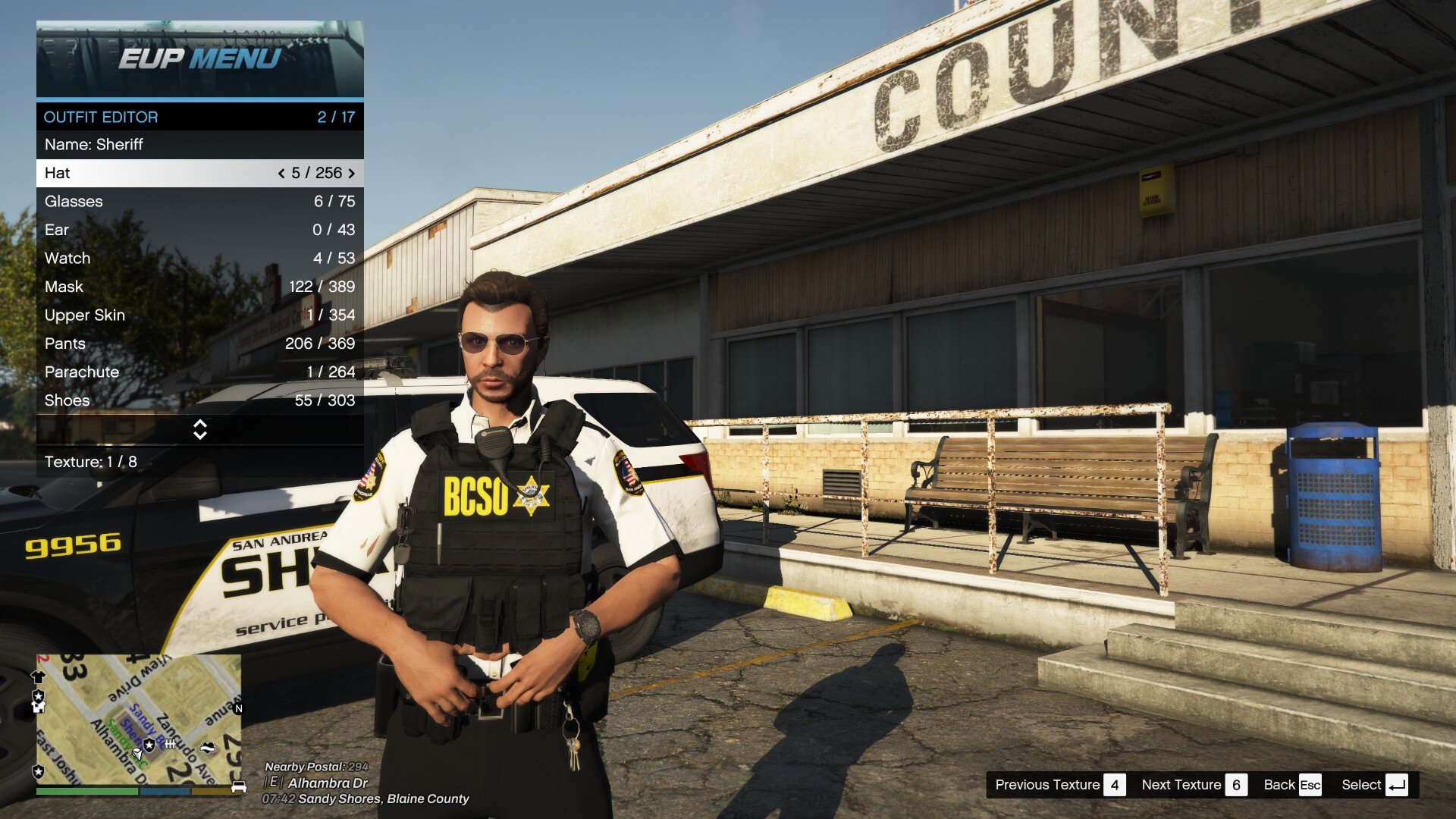Highlight the Watch entry
The image size is (1456, 819).
[199, 258]
